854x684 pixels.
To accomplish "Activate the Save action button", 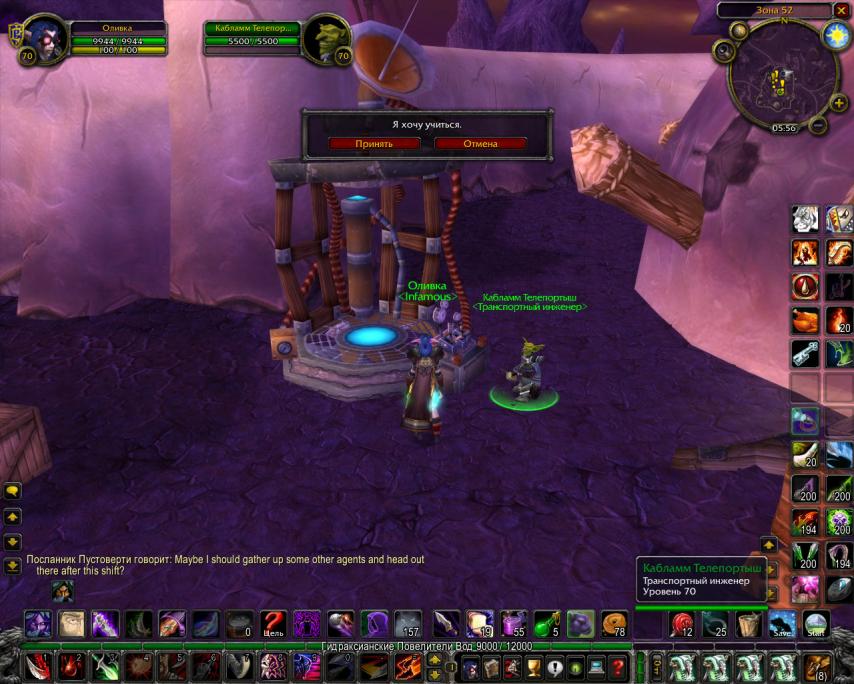I will point(782,624).
